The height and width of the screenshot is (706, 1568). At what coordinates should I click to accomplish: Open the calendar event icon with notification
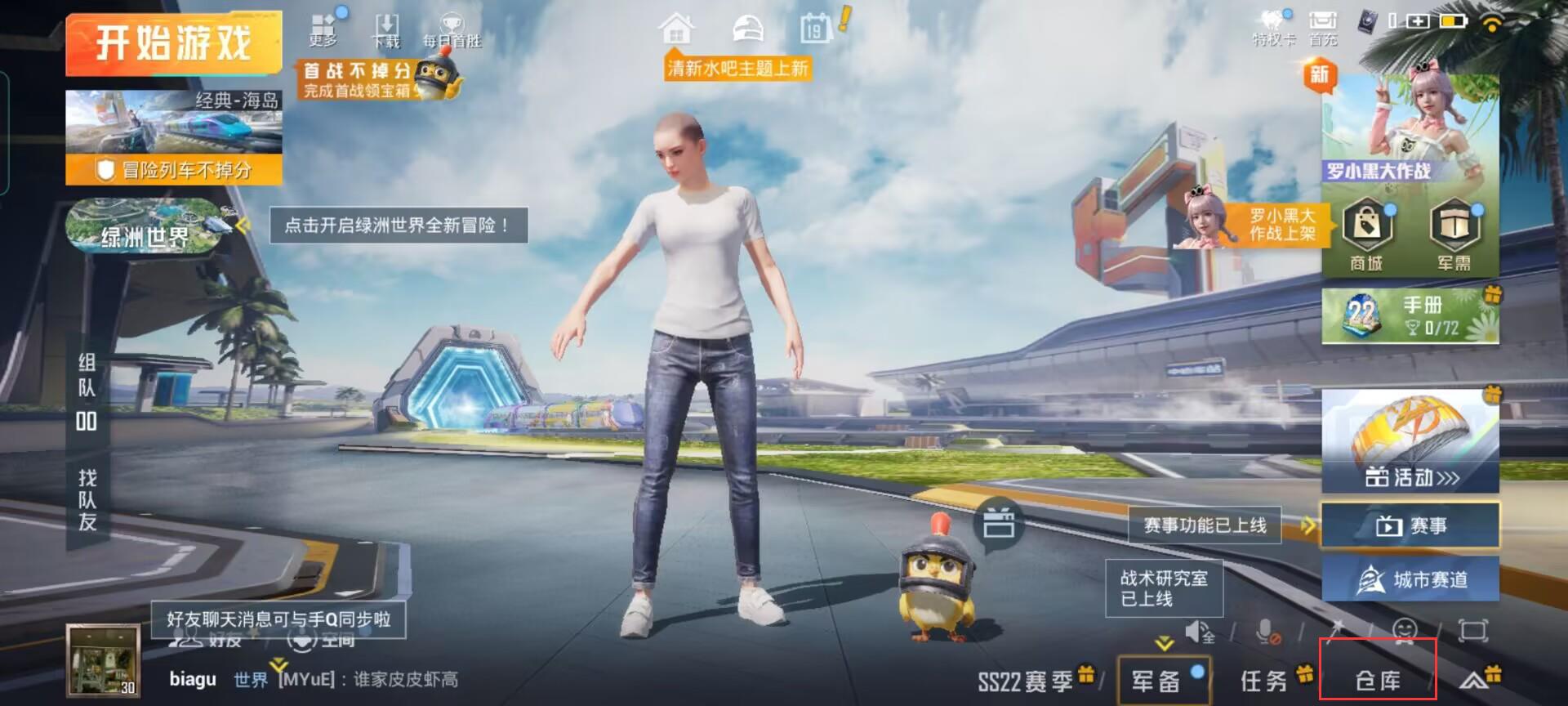point(814,27)
